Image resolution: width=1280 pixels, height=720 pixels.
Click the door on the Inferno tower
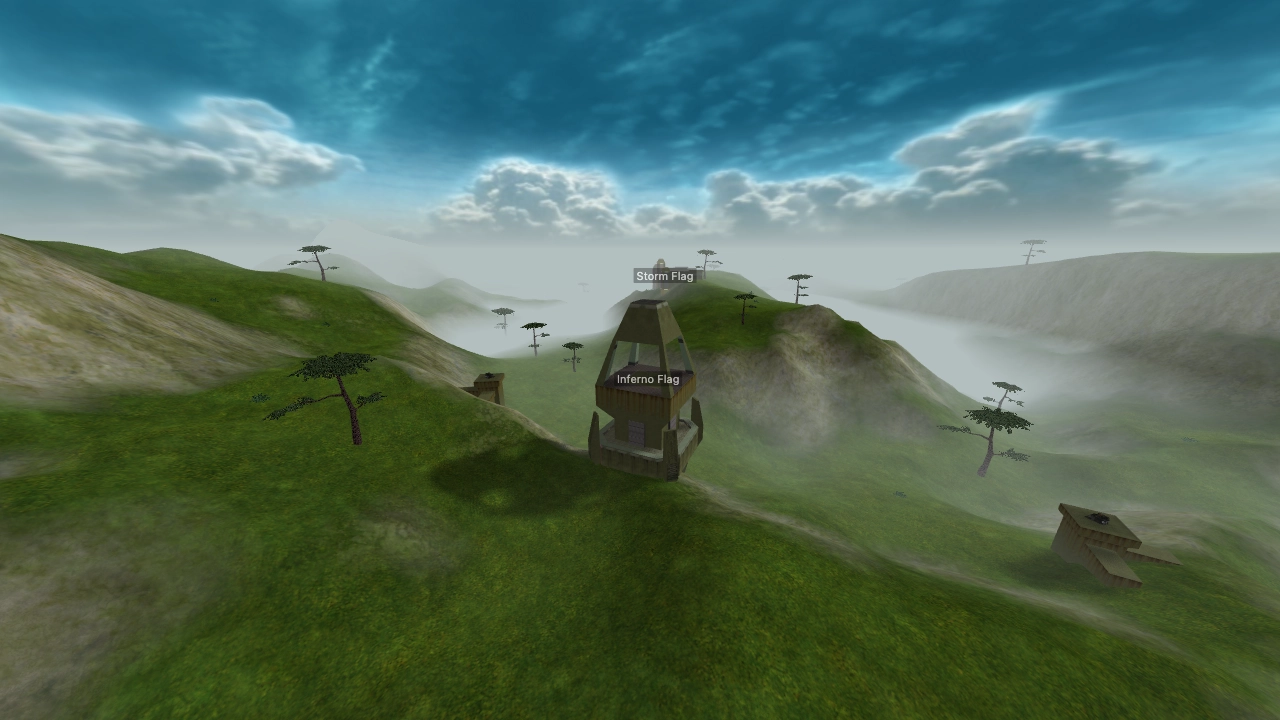pyautogui.click(x=636, y=432)
